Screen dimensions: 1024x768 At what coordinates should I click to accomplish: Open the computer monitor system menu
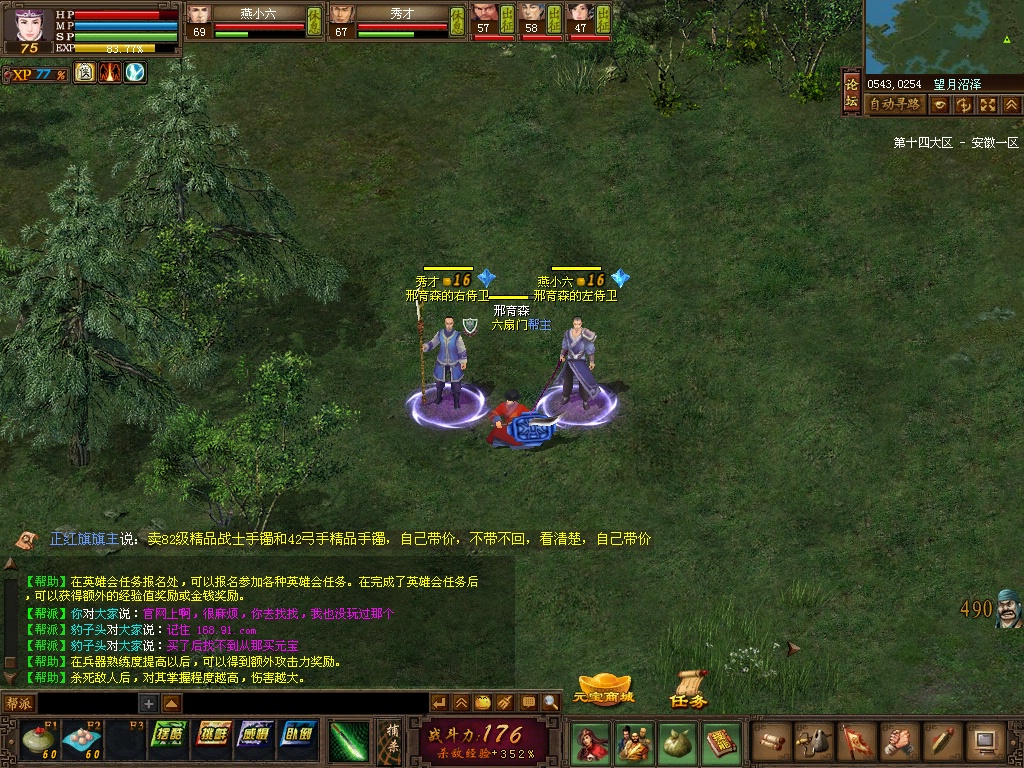(x=984, y=741)
